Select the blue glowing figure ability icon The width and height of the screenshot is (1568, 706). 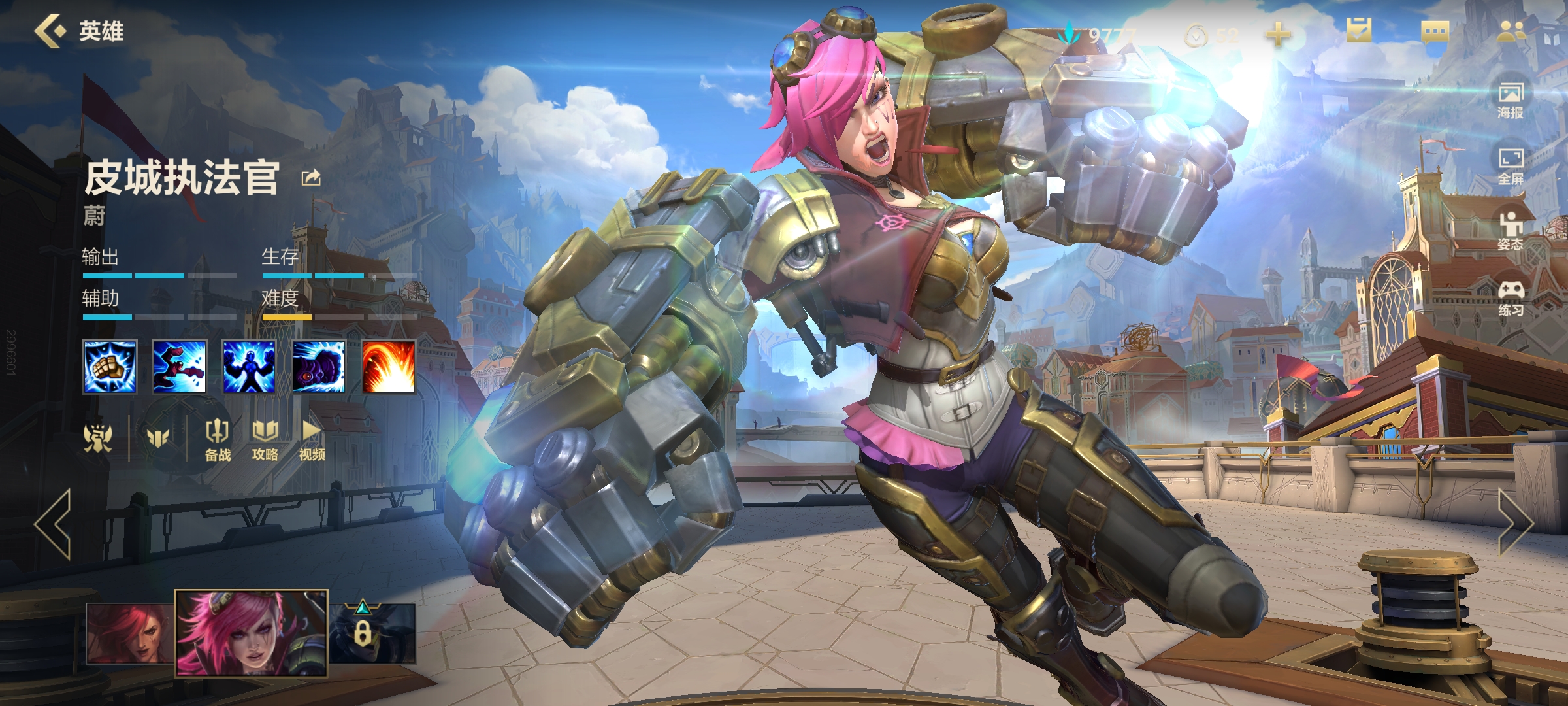(x=249, y=367)
